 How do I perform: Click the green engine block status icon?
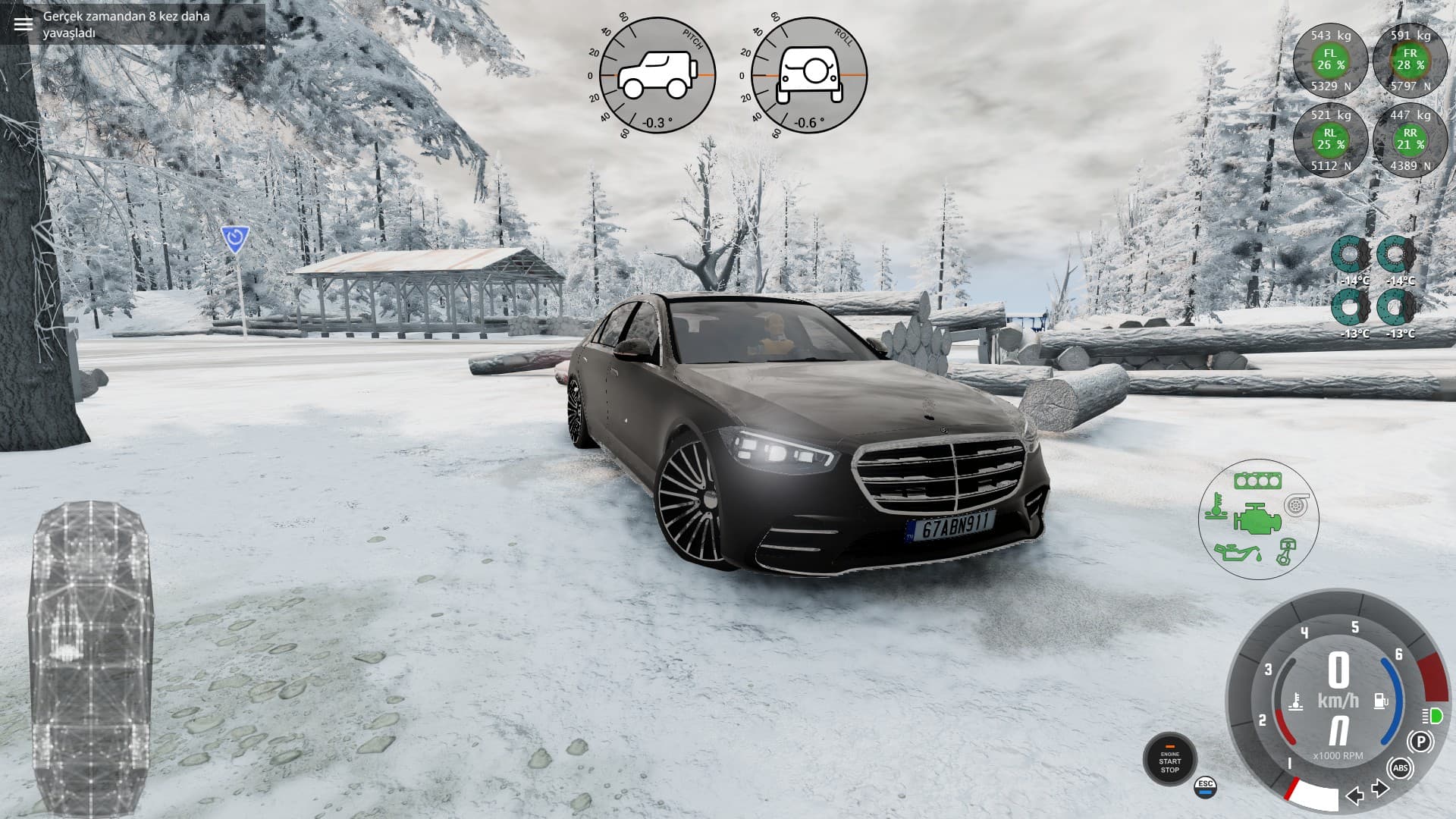1257,519
